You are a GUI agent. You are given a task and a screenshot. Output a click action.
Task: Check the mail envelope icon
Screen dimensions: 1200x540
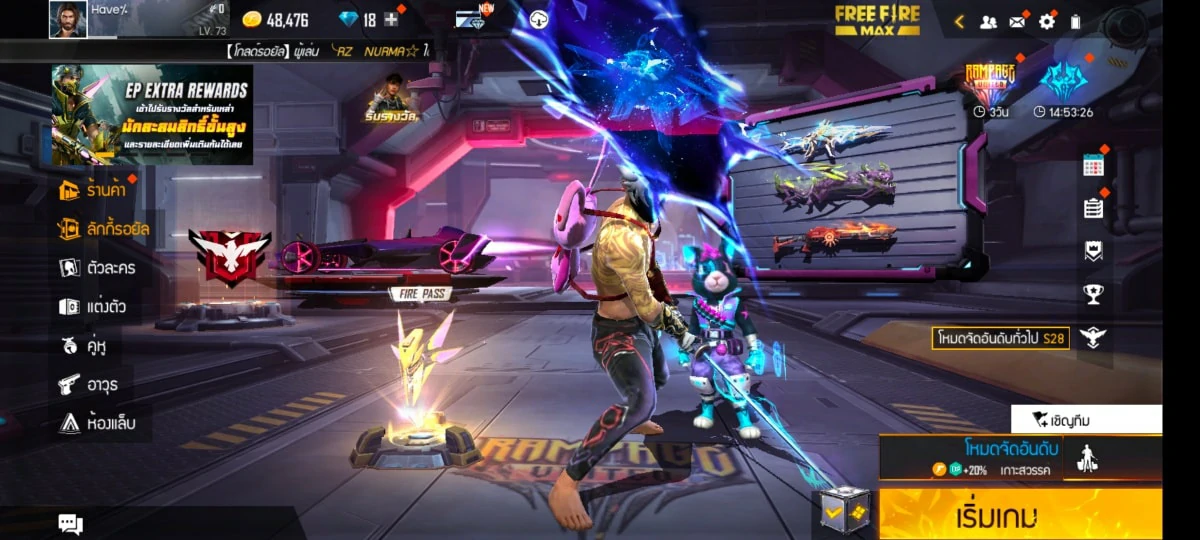[x=1017, y=21]
